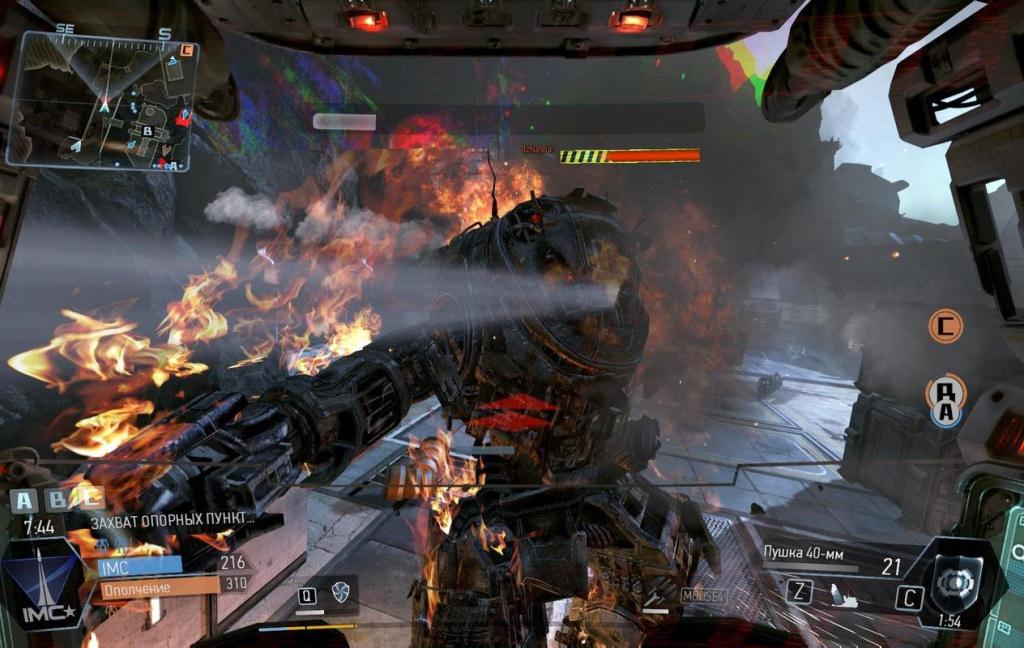
Task: Click the minimap radar panel
Action: [102, 98]
